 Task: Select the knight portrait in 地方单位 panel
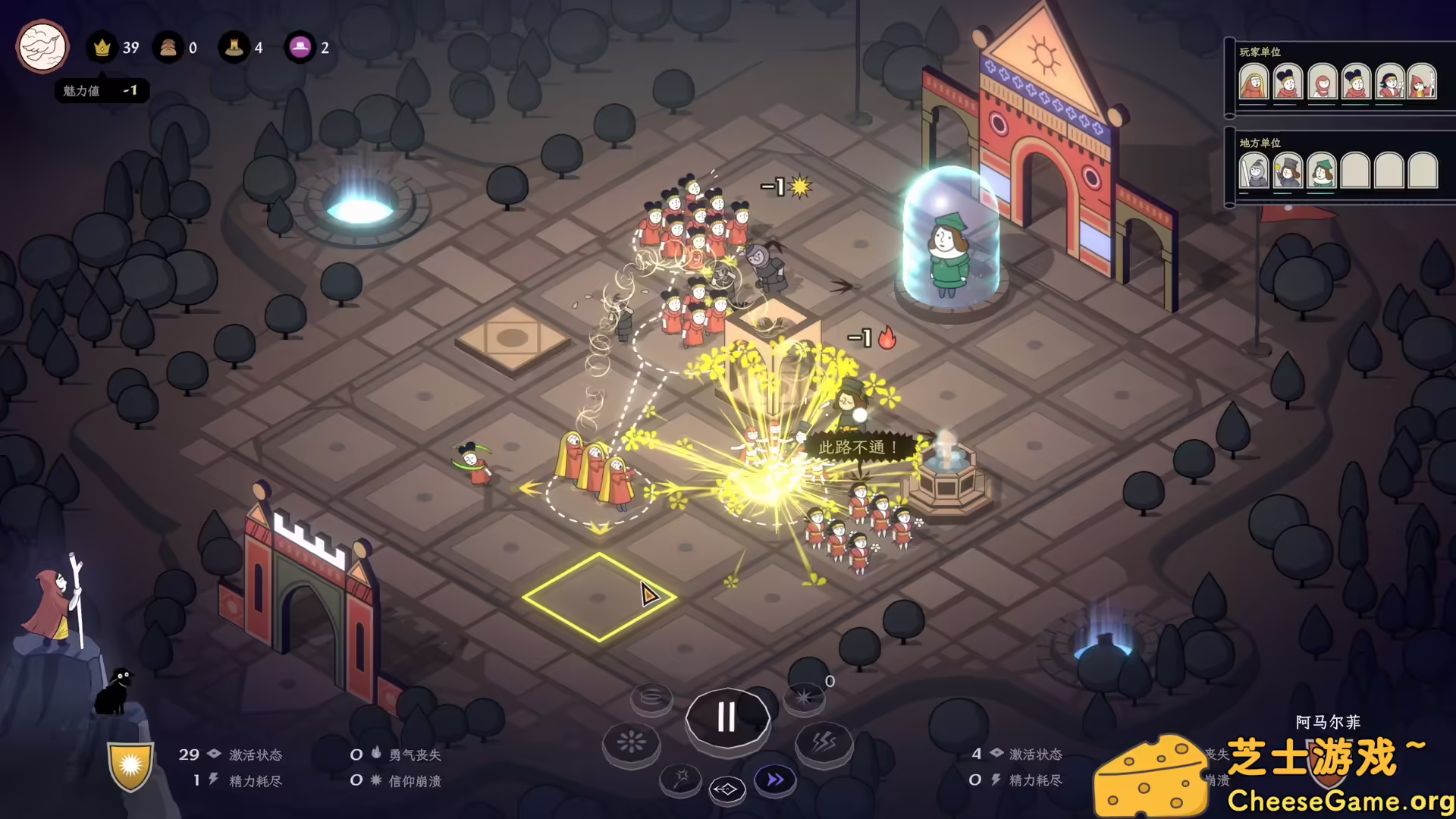(1254, 174)
